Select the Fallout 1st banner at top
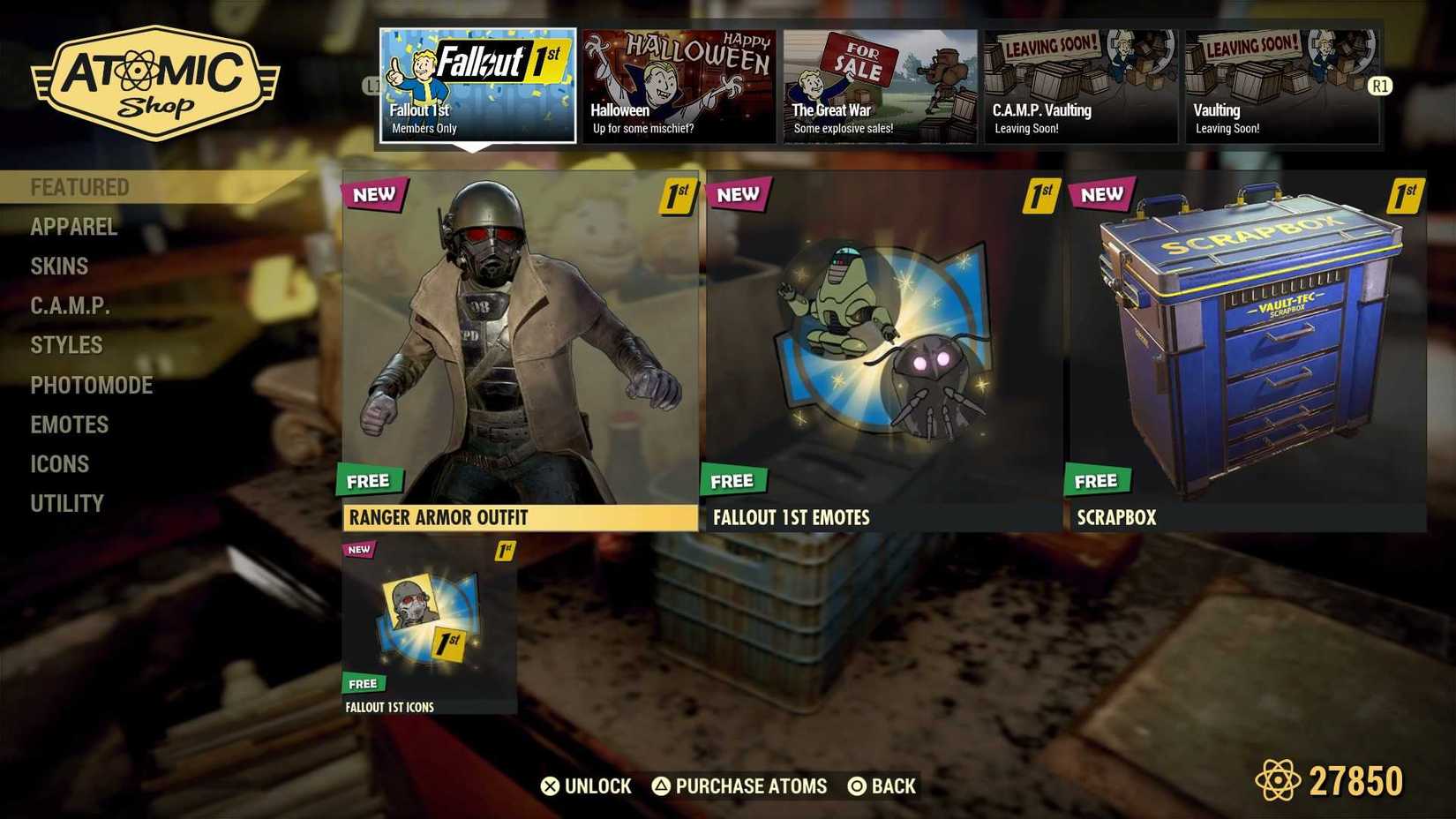Viewport: 1456px width, 819px height. (x=477, y=84)
